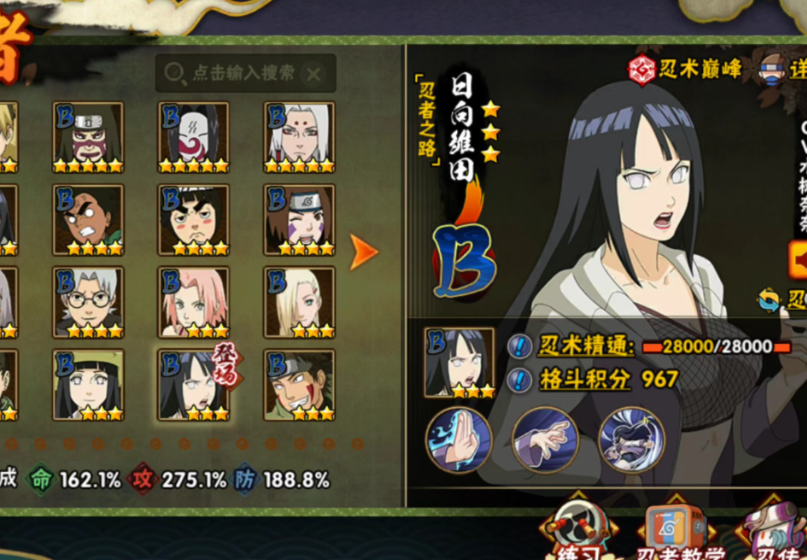The image size is (807, 560).
Task: Select the Kankuro face-paint ninja portrait
Action: (88, 137)
